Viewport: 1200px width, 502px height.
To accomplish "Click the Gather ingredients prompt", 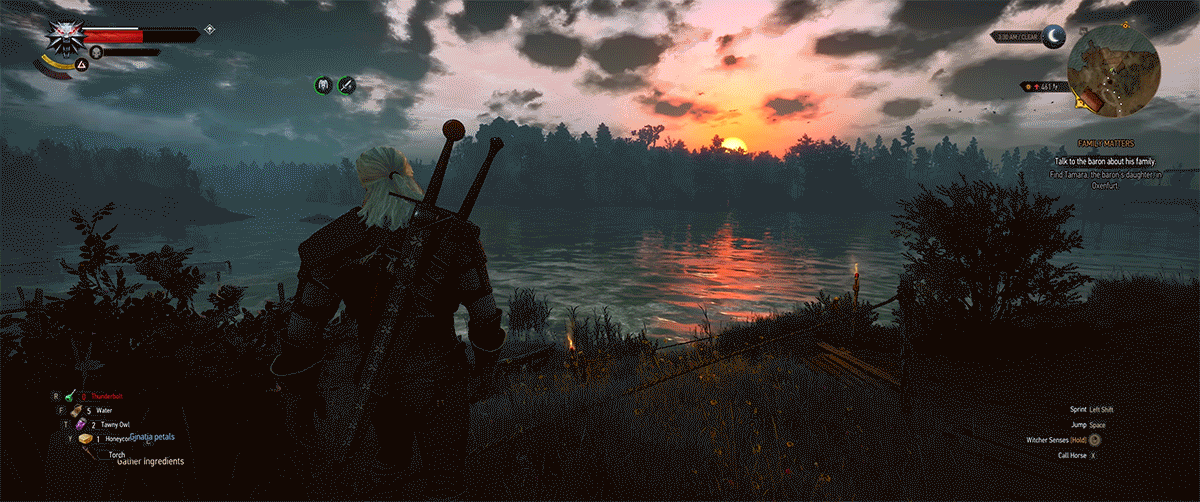I will click(150, 462).
